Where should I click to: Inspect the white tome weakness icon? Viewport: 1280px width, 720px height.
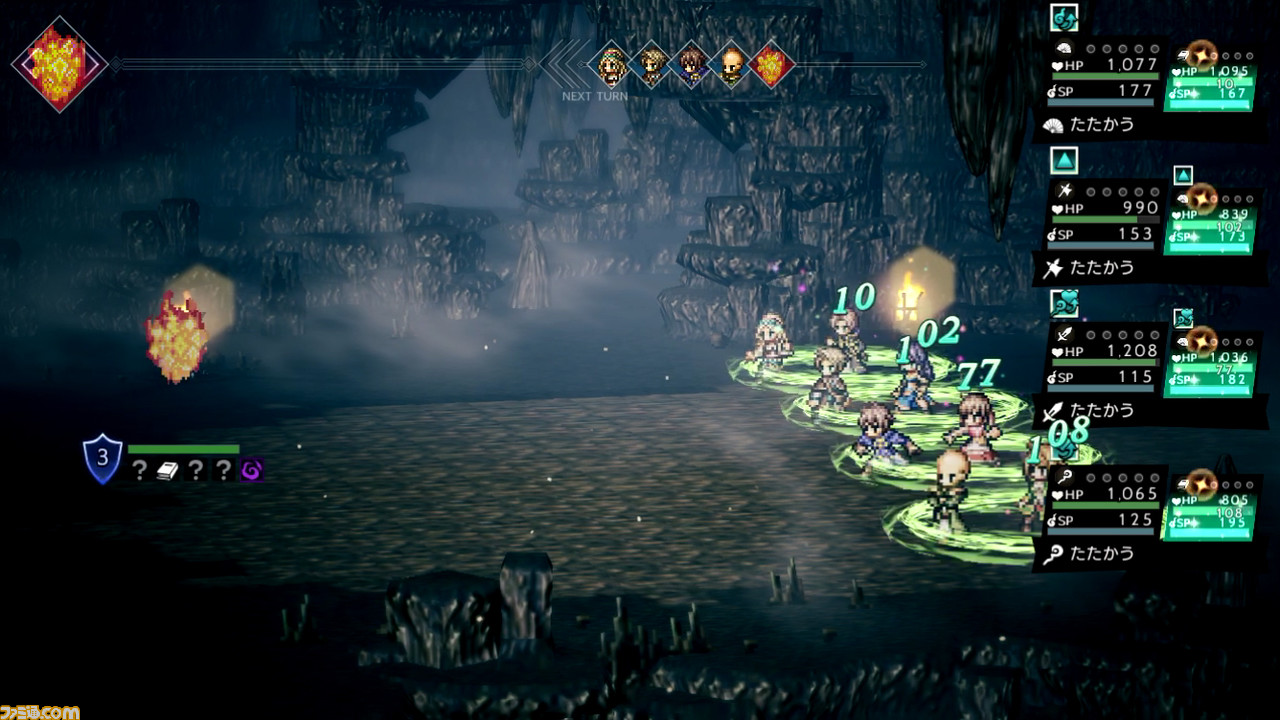click(x=167, y=471)
